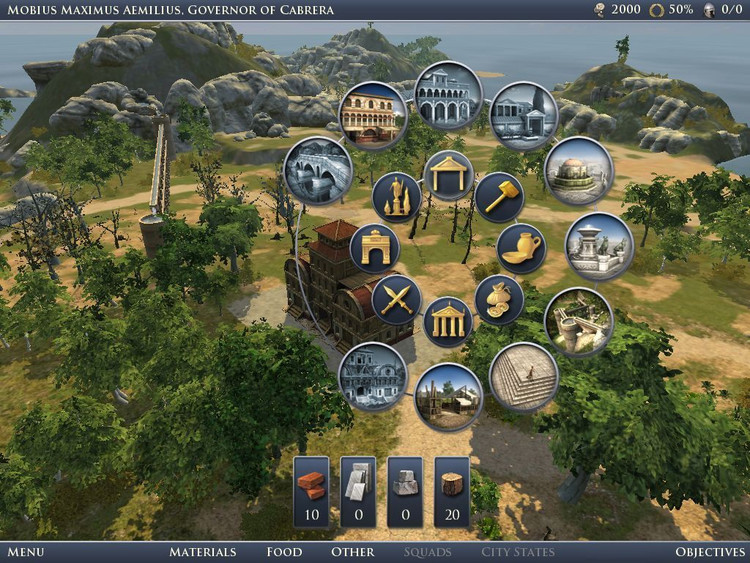Viewport: 750px width, 563px height.
Task: Pick the golden statues category icon
Action: 397,196
